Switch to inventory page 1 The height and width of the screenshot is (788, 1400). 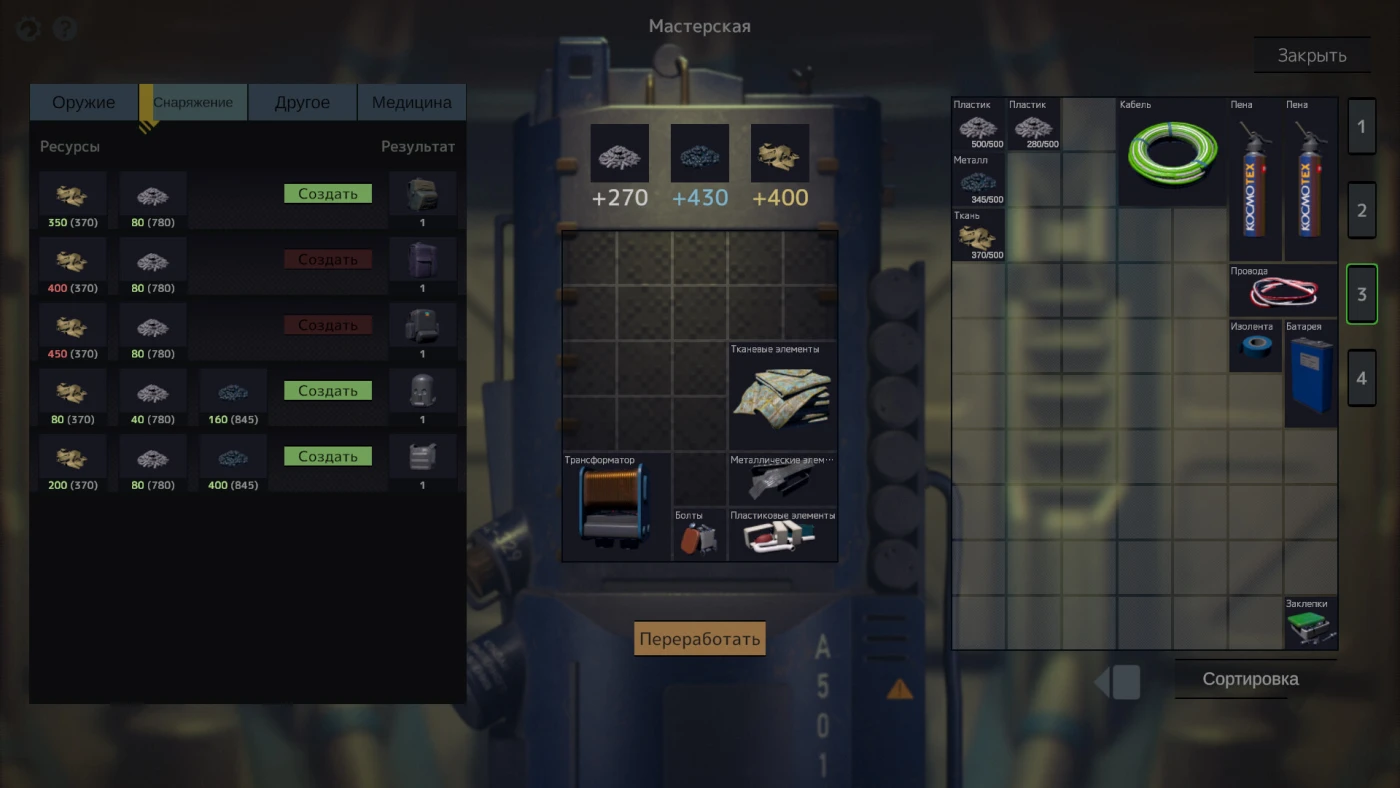1361,127
